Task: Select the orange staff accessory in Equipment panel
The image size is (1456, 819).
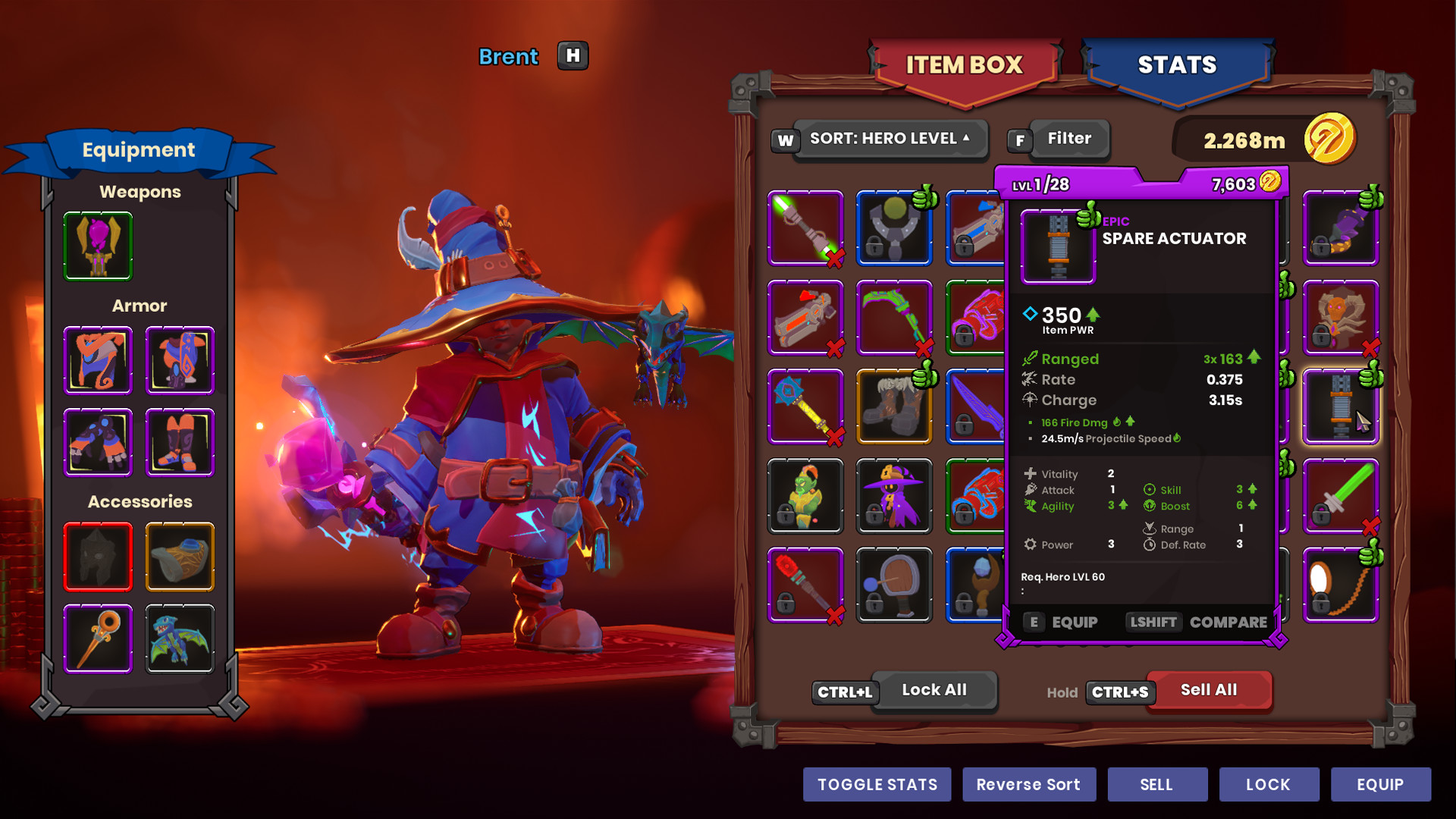Action: (98, 639)
